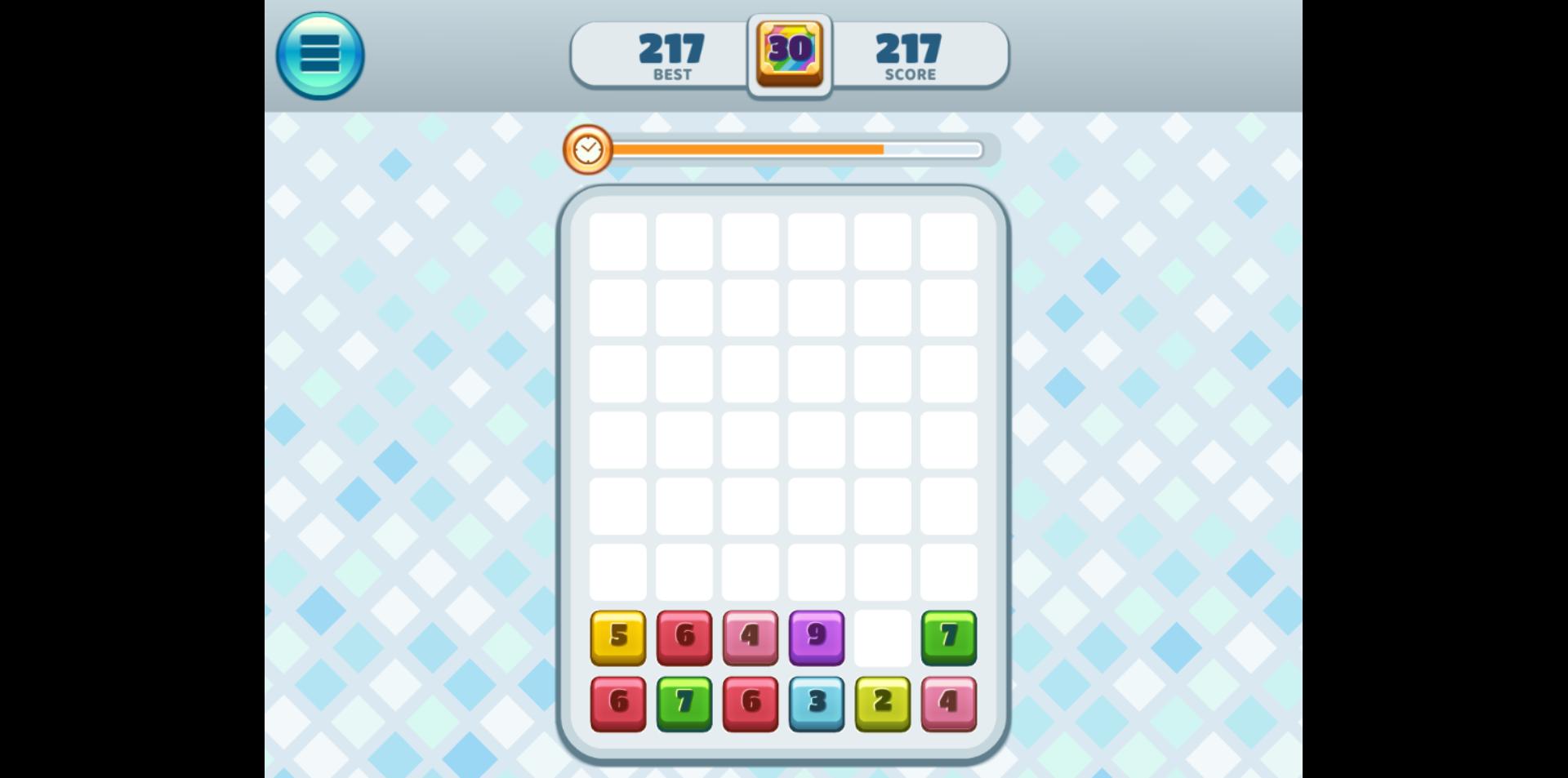This screenshot has height=778, width=1568.
Task: Select the blue tile numbered 3
Action: 816,703
